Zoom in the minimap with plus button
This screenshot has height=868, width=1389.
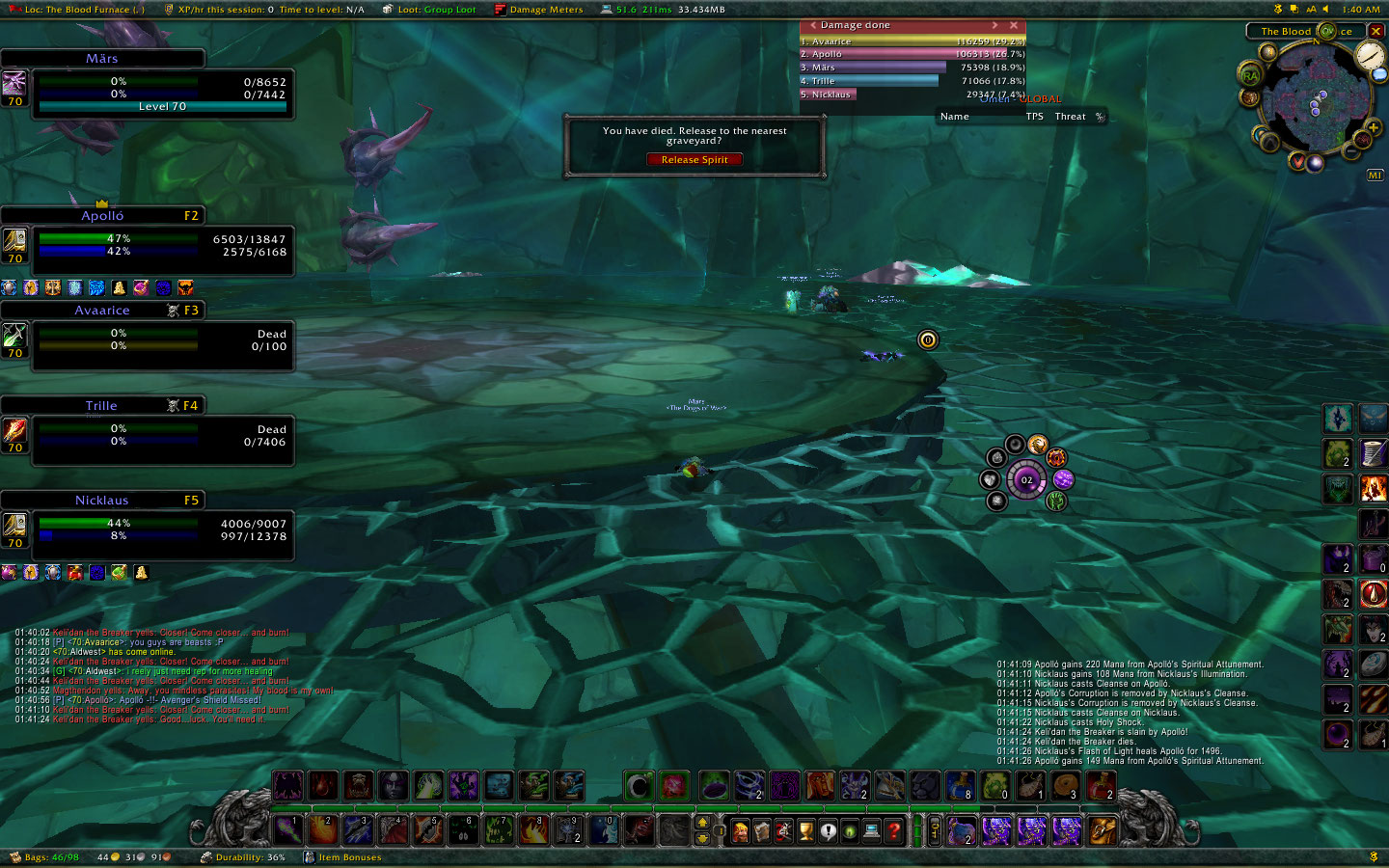click(x=1373, y=126)
